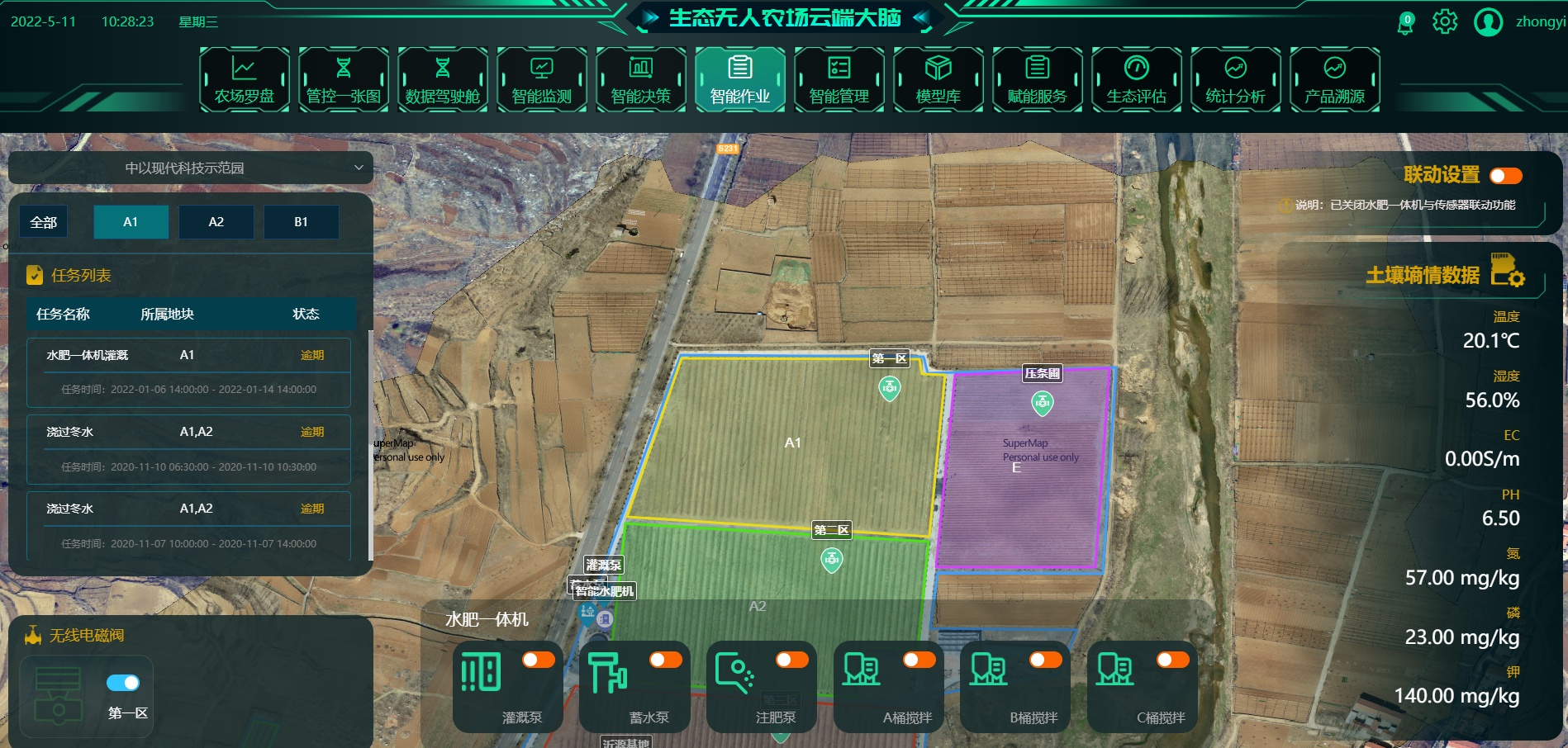The height and width of the screenshot is (748, 1568).
Task: Toggle the 注肥泵 switch
Action: click(791, 659)
